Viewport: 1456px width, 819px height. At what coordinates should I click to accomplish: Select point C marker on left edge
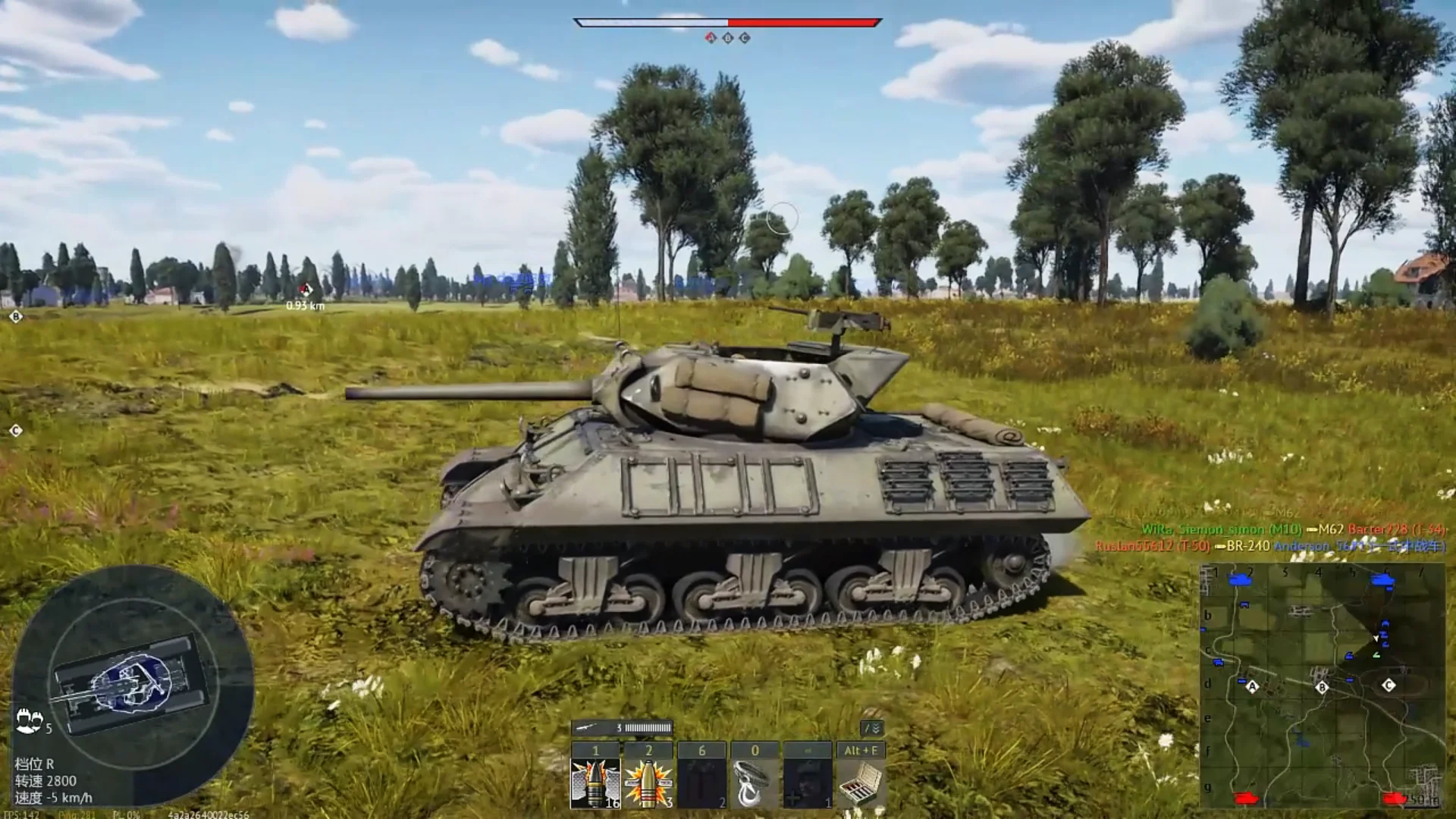tap(16, 431)
